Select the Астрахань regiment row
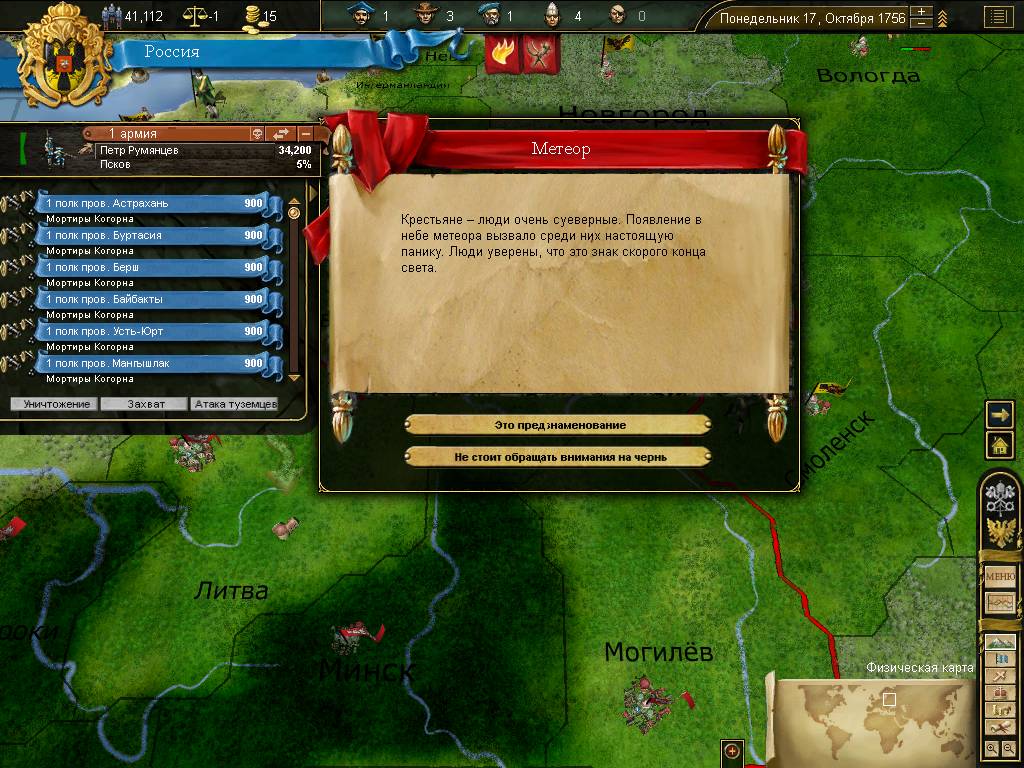Image resolution: width=1024 pixels, height=768 pixels. (152, 203)
